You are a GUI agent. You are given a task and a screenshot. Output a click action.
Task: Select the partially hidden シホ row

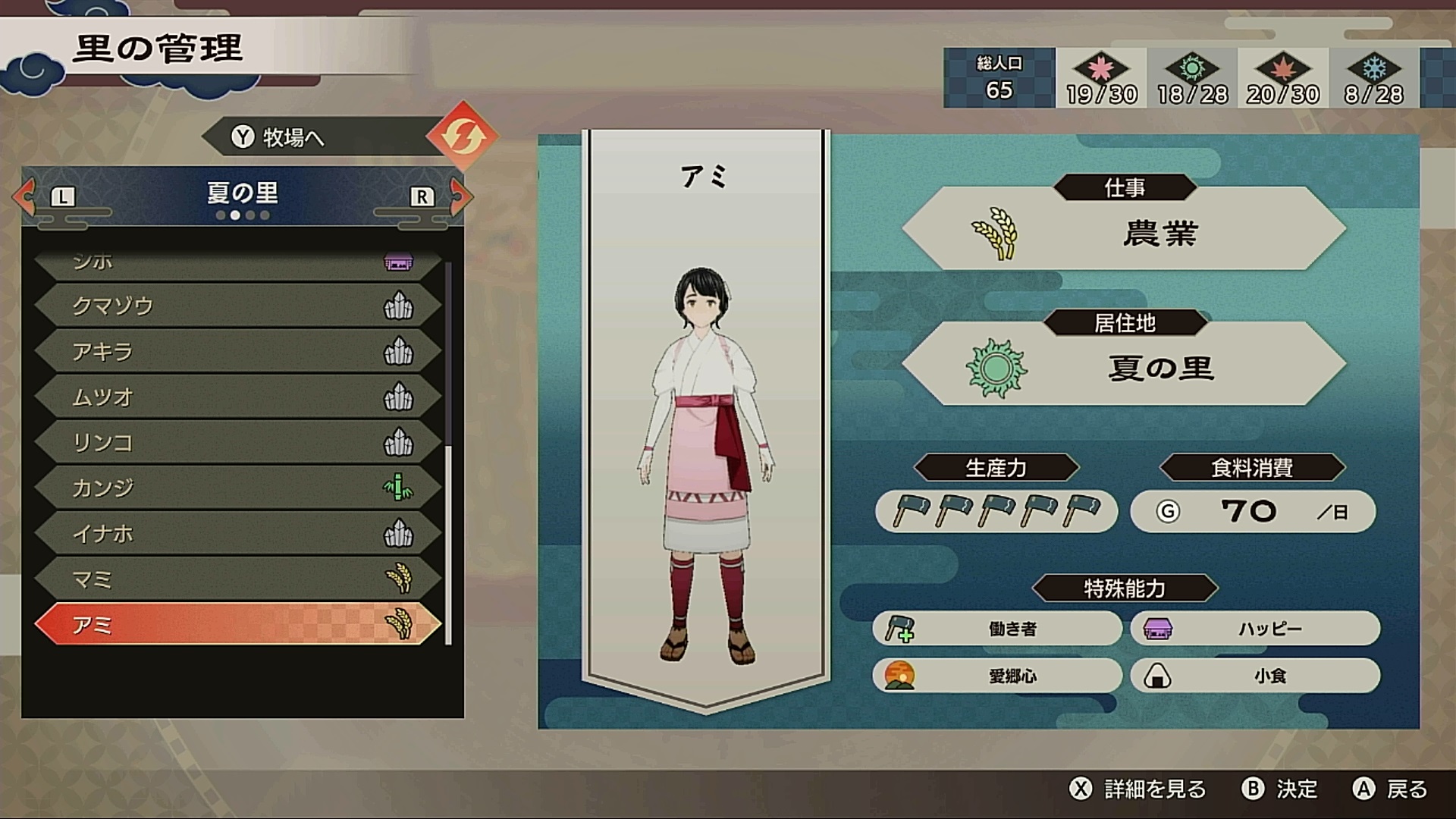click(x=235, y=263)
